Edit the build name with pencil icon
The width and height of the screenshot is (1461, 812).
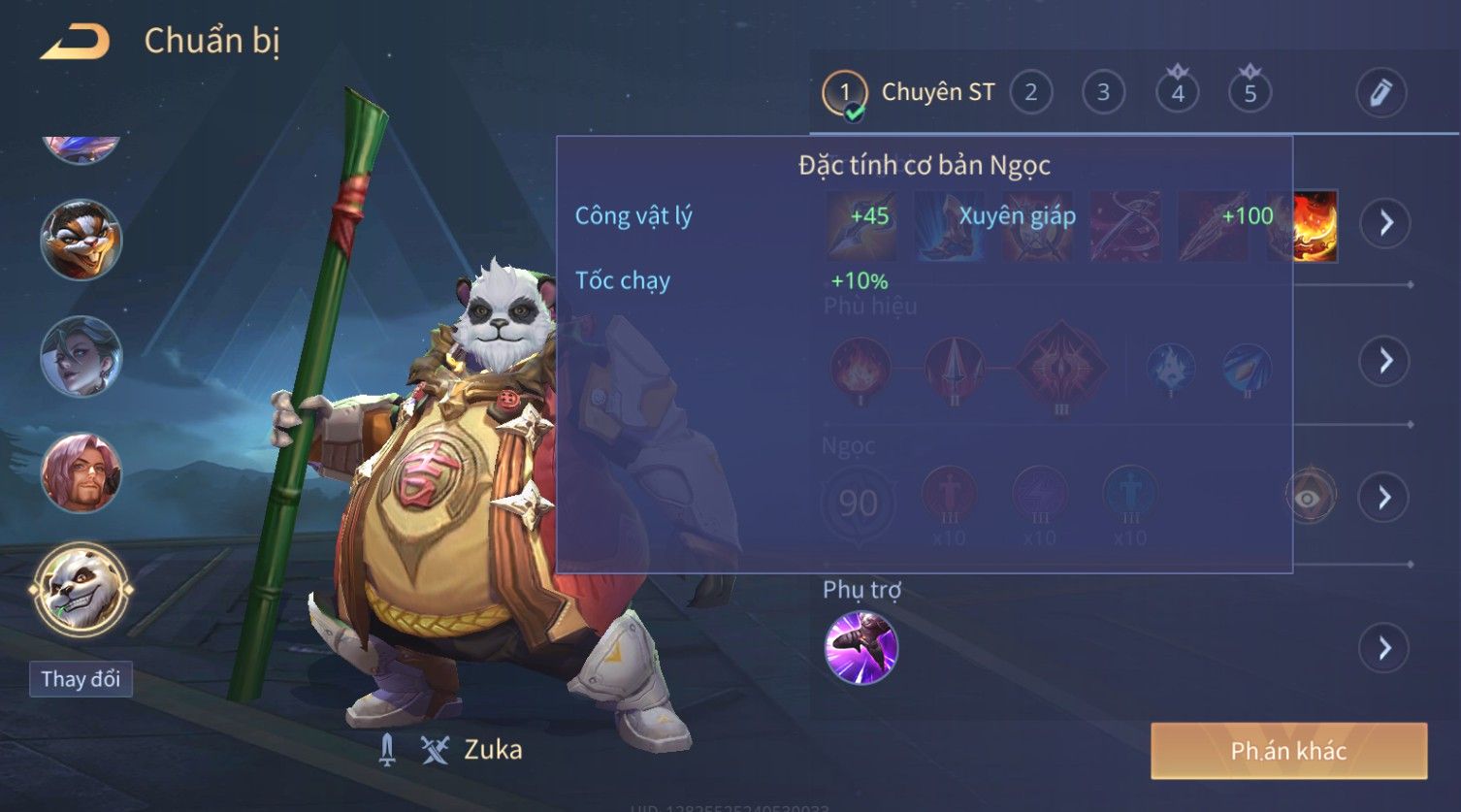click(1380, 93)
